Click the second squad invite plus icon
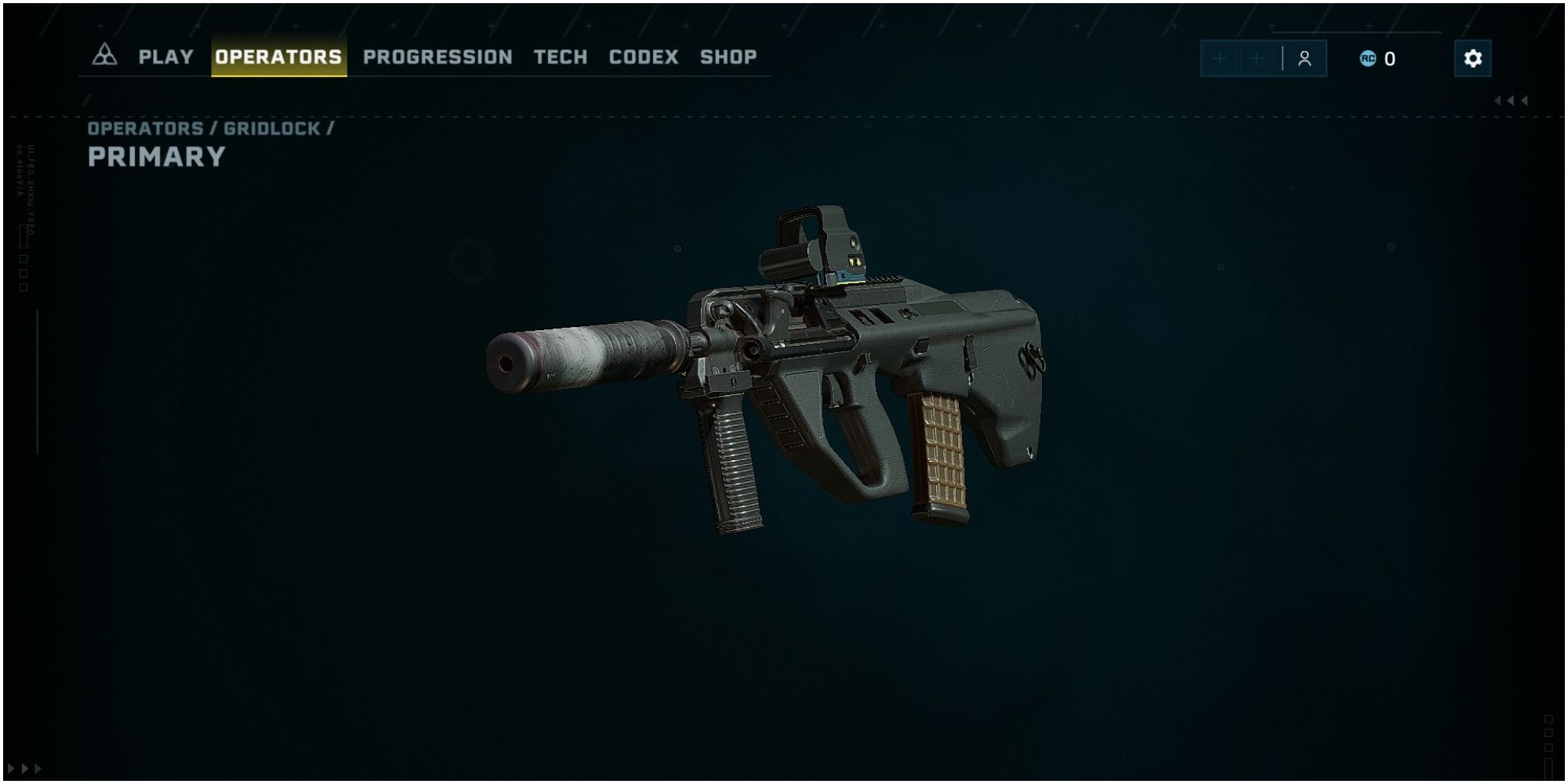Screen dimensions: 1568x784 click(x=1257, y=58)
